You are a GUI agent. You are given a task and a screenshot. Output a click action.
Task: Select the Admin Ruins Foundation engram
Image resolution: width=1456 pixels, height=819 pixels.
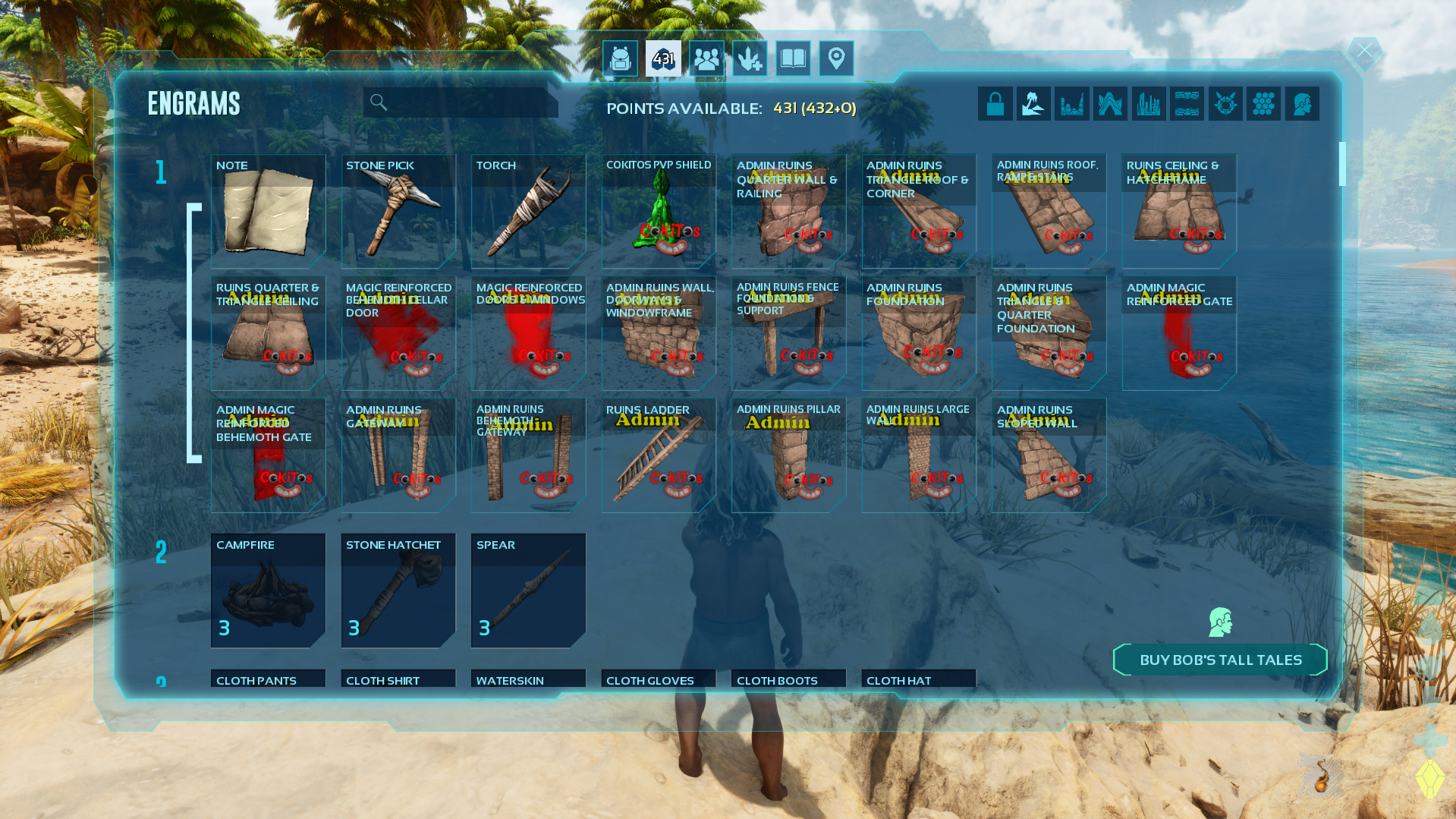919,333
